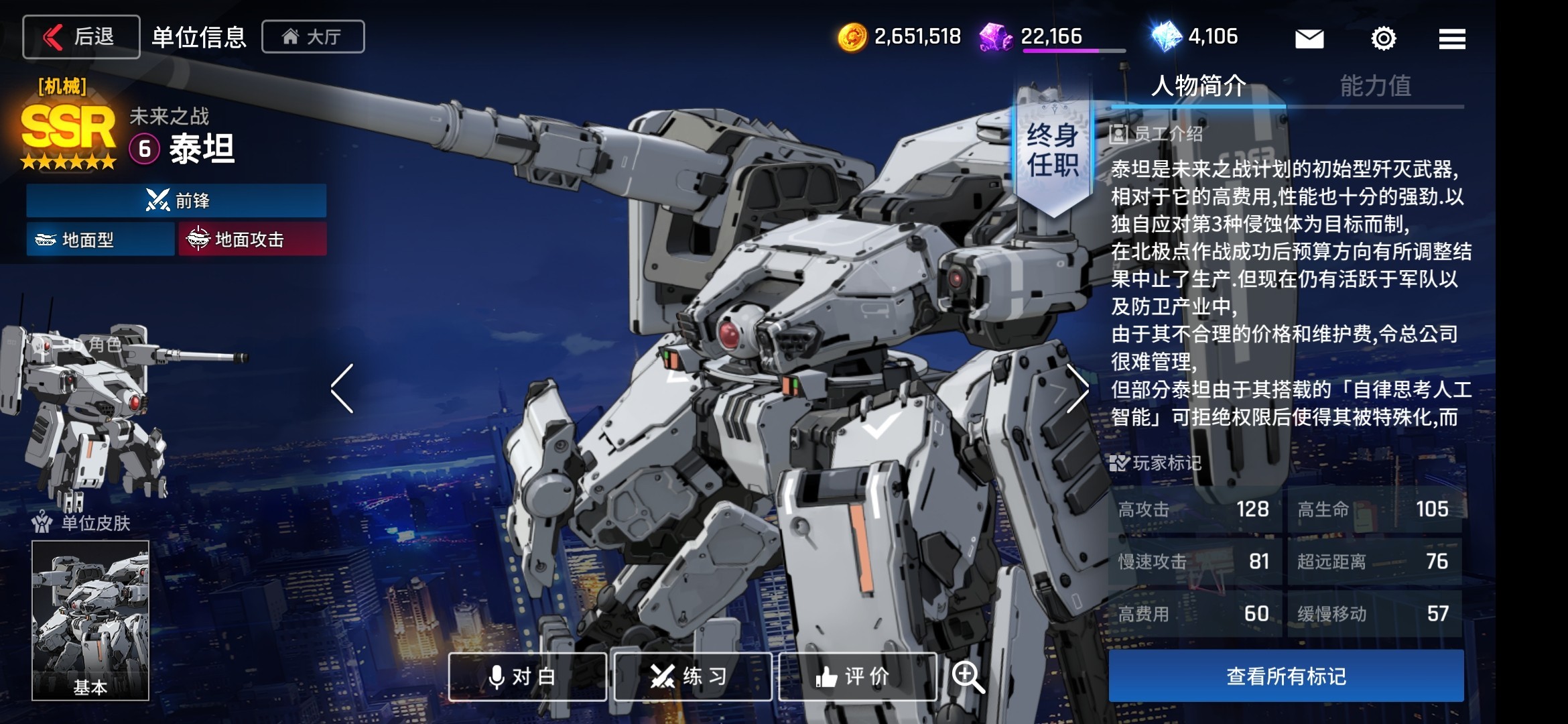Show the previous unit with left arrow
The width and height of the screenshot is (1568, 724).
(342, 388)
